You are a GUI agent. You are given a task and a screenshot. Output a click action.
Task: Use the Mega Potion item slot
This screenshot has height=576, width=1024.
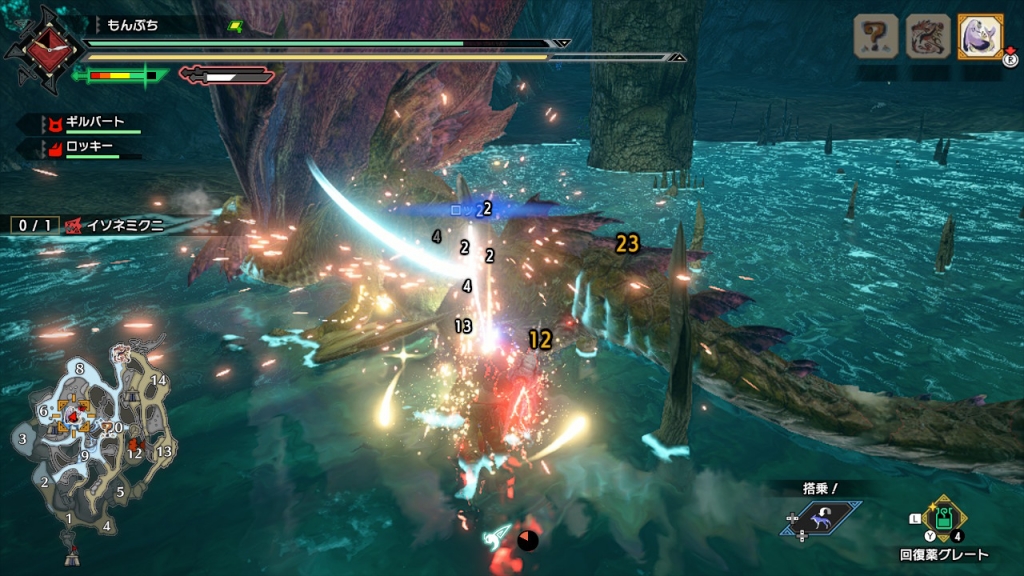[943, 517]
